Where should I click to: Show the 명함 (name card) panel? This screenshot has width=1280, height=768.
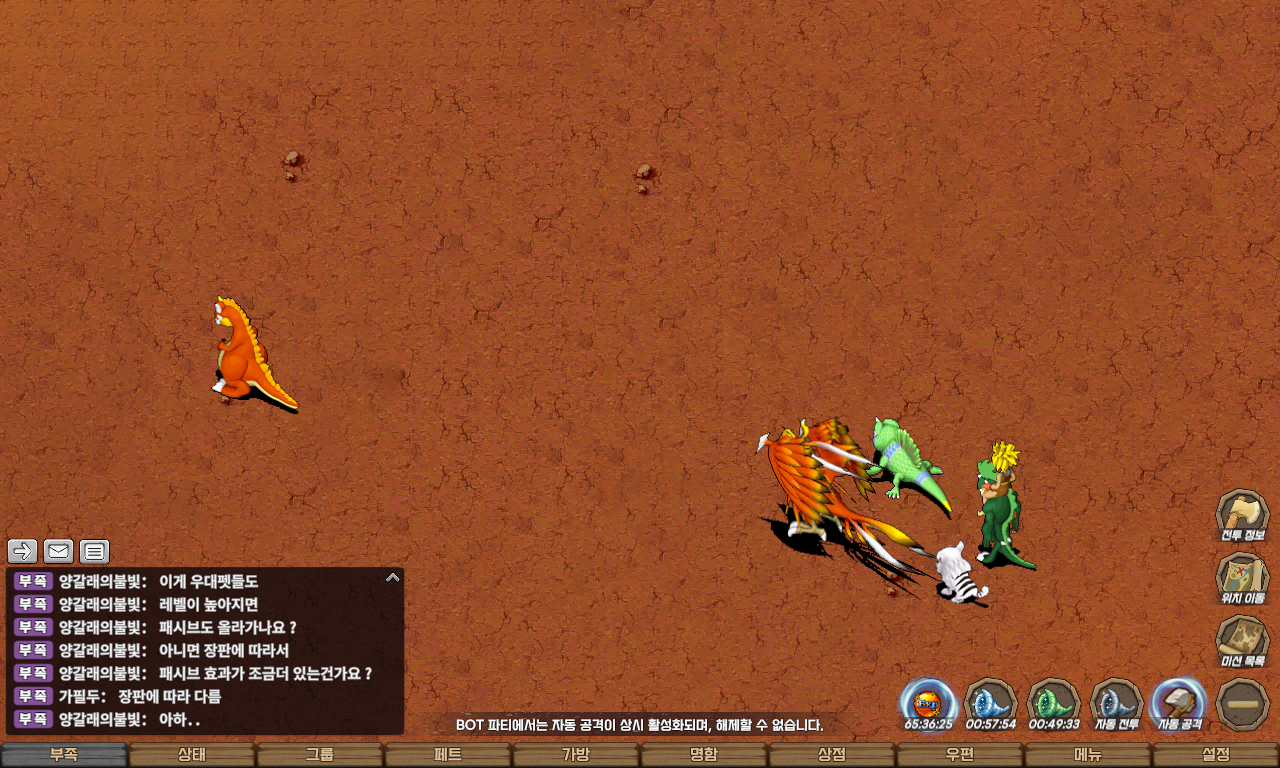pyautogui.click(x=704, y=755)
